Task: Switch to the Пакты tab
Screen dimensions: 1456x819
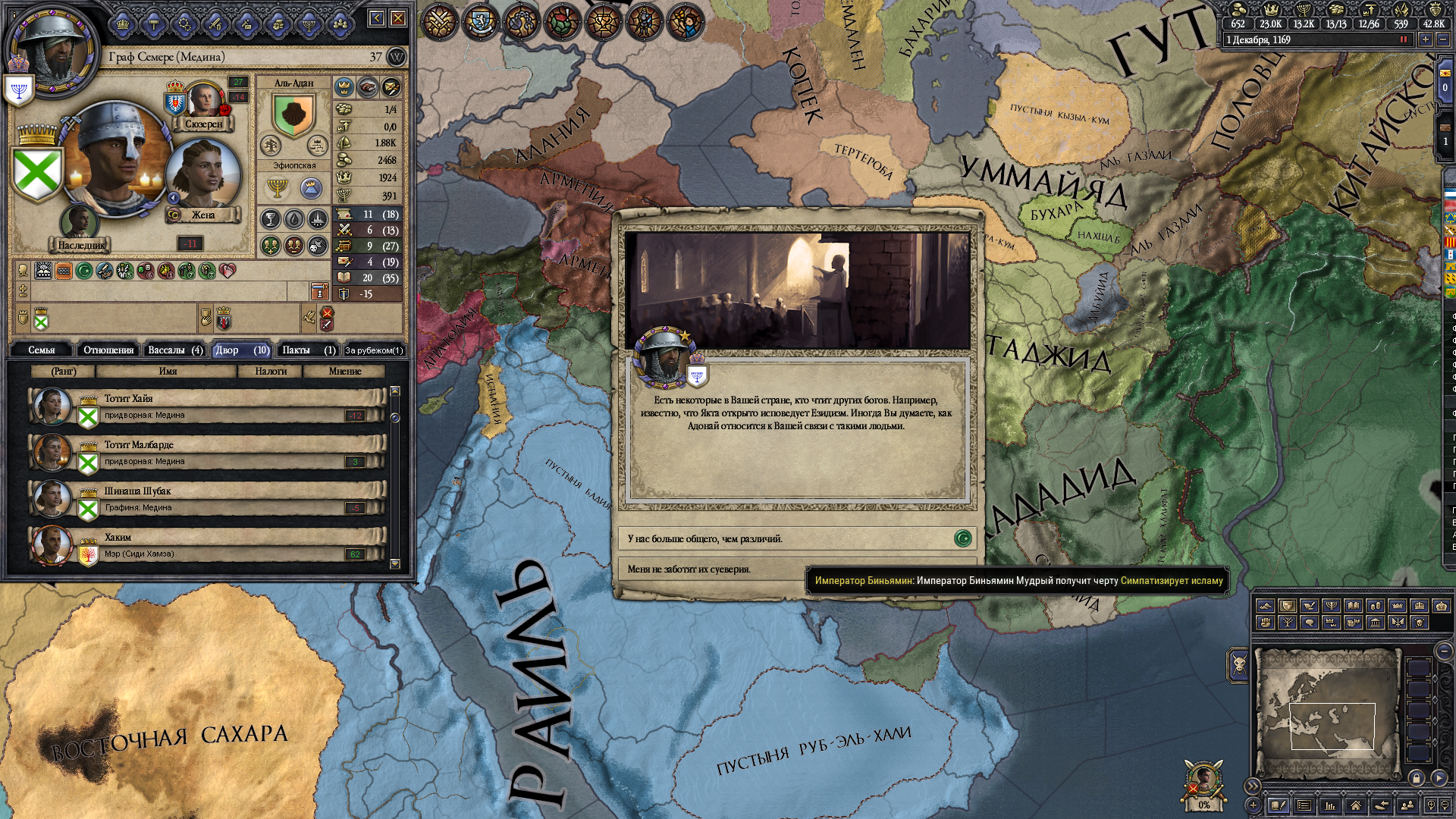Action: pyautogui.click(x=307, y=350)
